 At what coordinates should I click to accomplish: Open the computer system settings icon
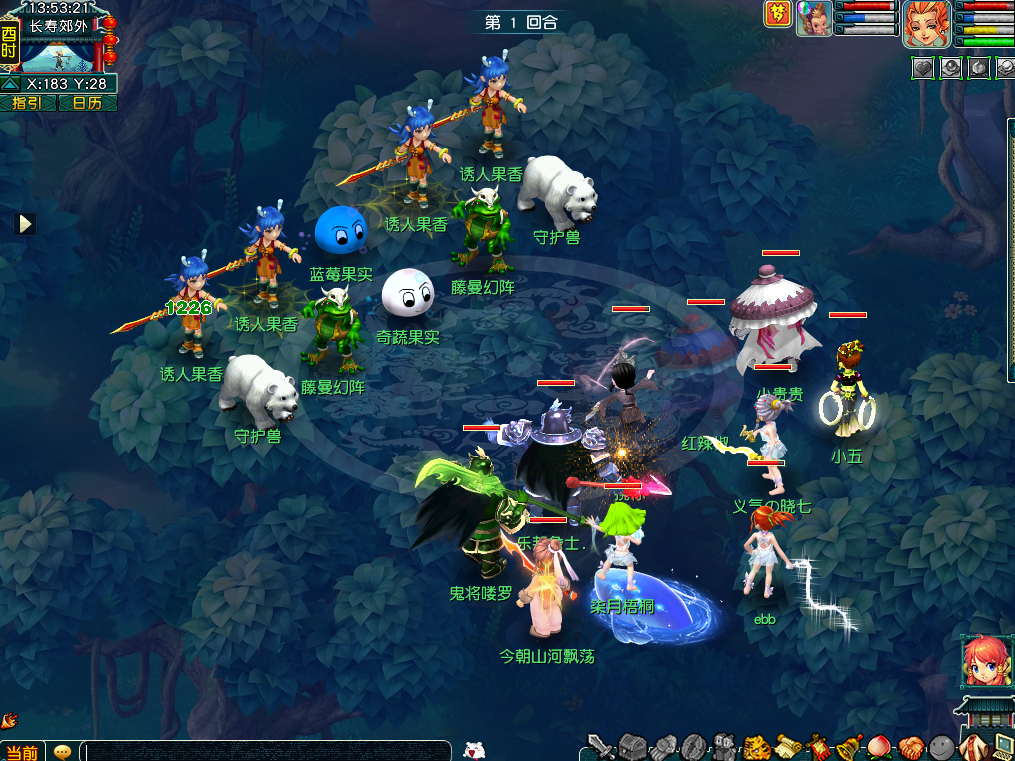[1001, 746]
